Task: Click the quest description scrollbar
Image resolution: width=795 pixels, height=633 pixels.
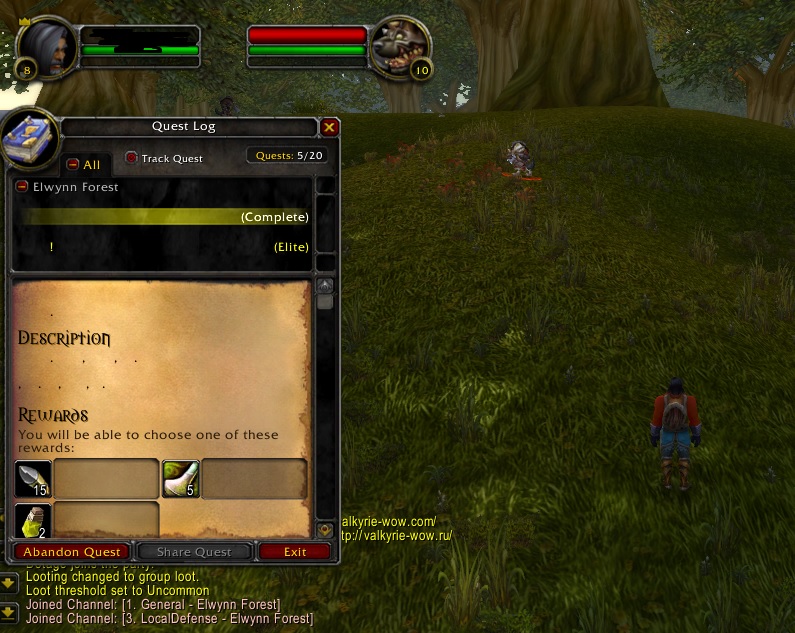Action: (324, 400)
